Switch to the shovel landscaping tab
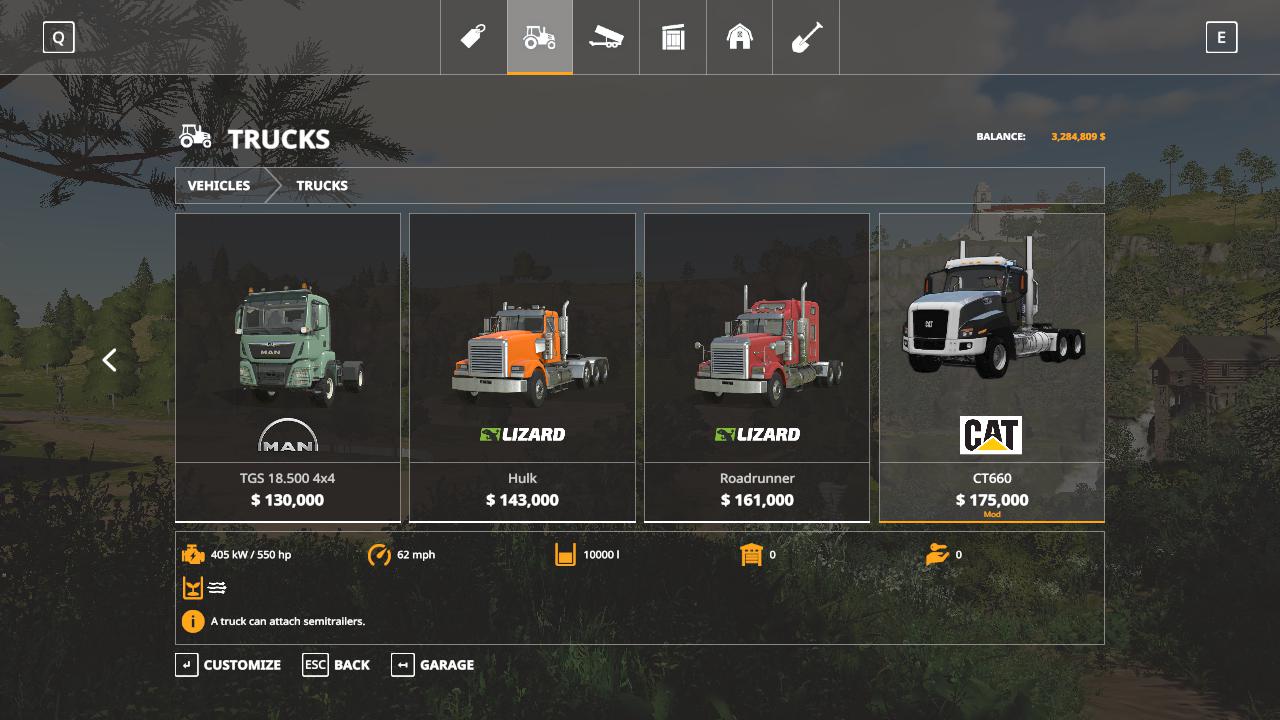Screen dimensions: 1280x720 coord(806,37)
